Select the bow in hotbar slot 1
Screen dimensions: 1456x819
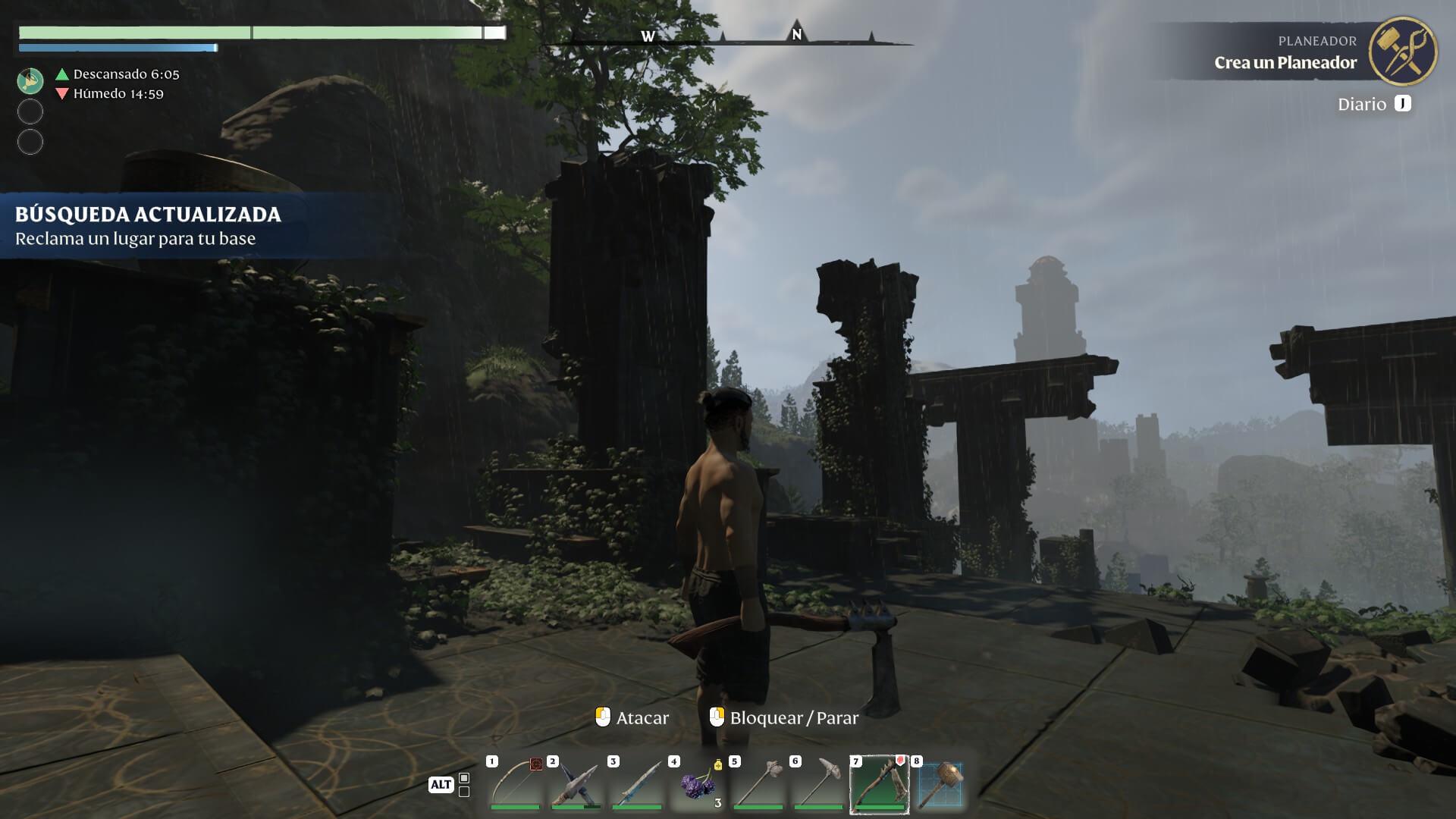click(x=515, y=784)
